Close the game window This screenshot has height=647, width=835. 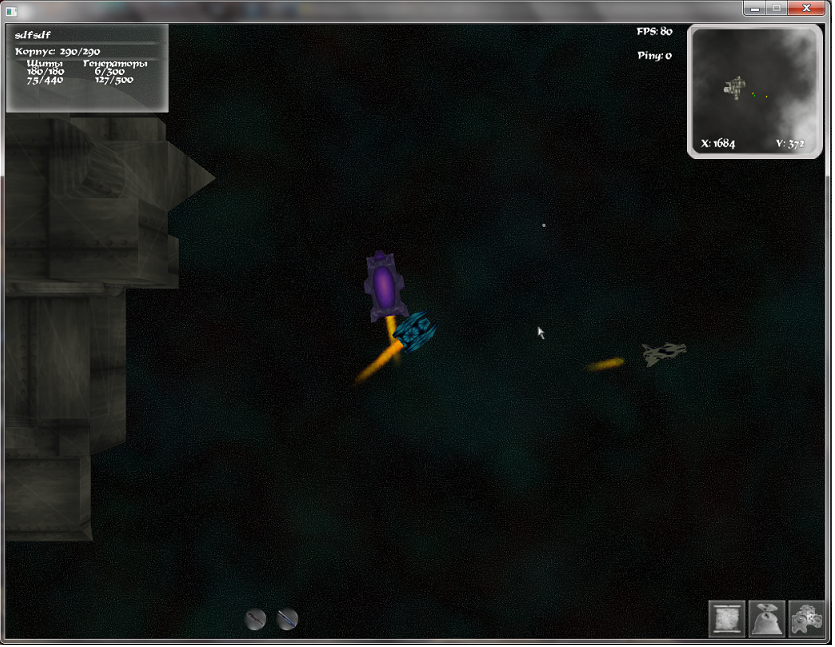pos(801,8)
